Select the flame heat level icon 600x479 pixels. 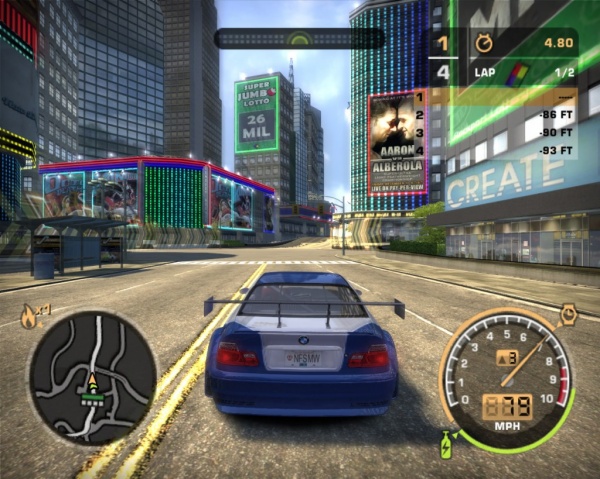click(x=28, y=317)
